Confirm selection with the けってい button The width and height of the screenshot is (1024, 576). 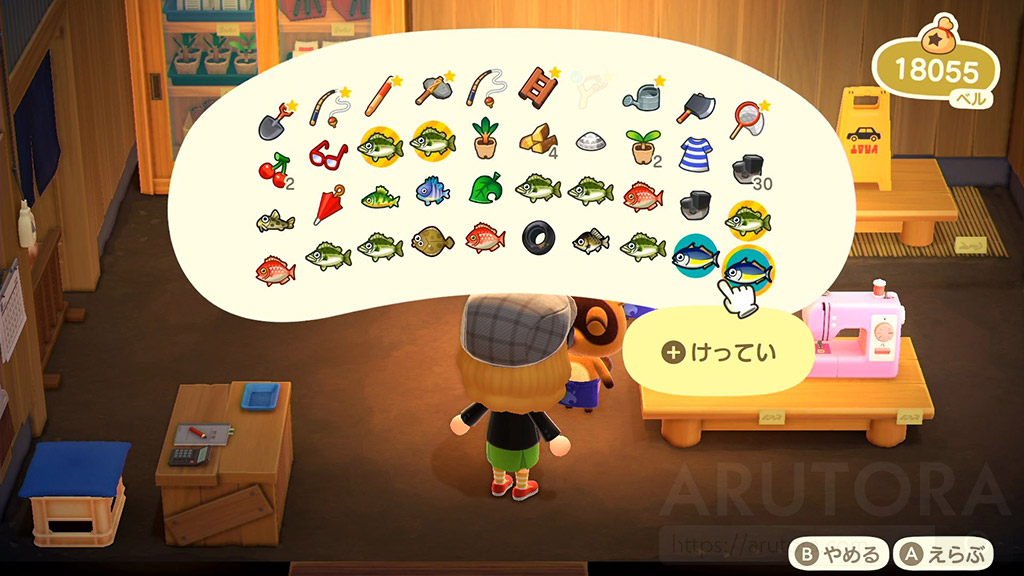(720, 352)
